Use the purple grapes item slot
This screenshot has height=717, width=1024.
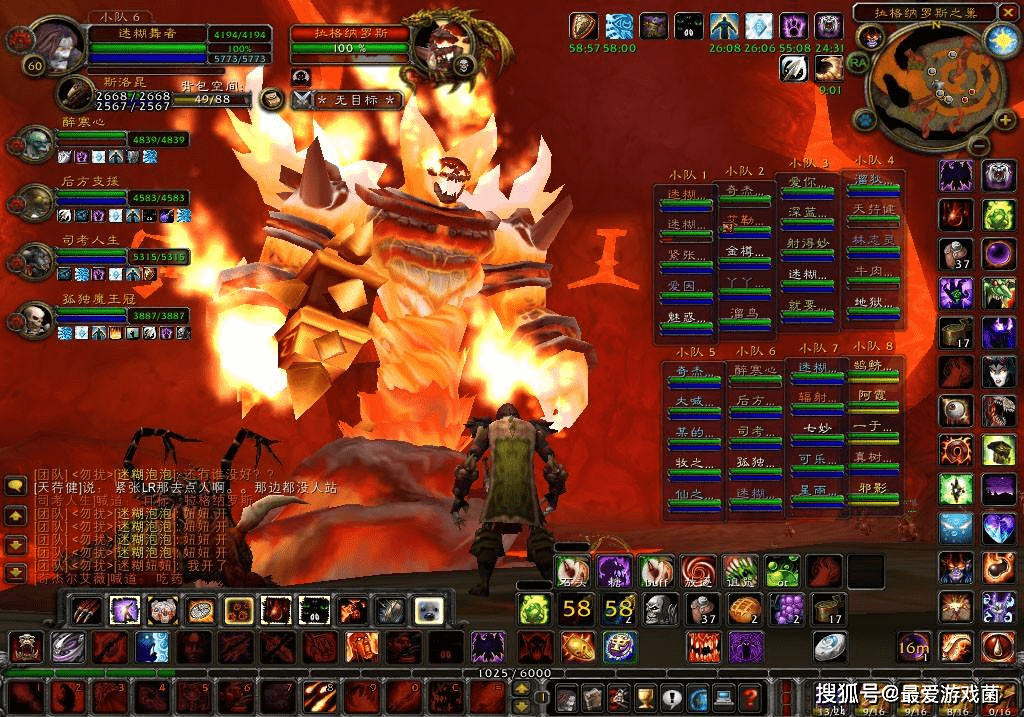point(785,609)
